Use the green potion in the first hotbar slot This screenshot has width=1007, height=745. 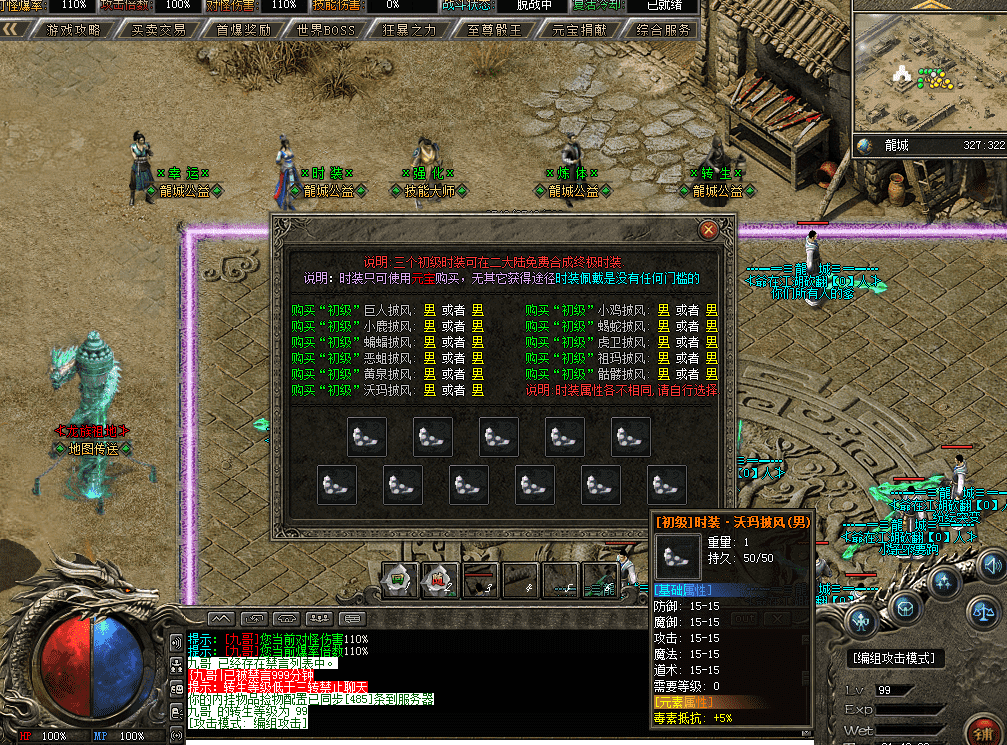coord(399,578)
